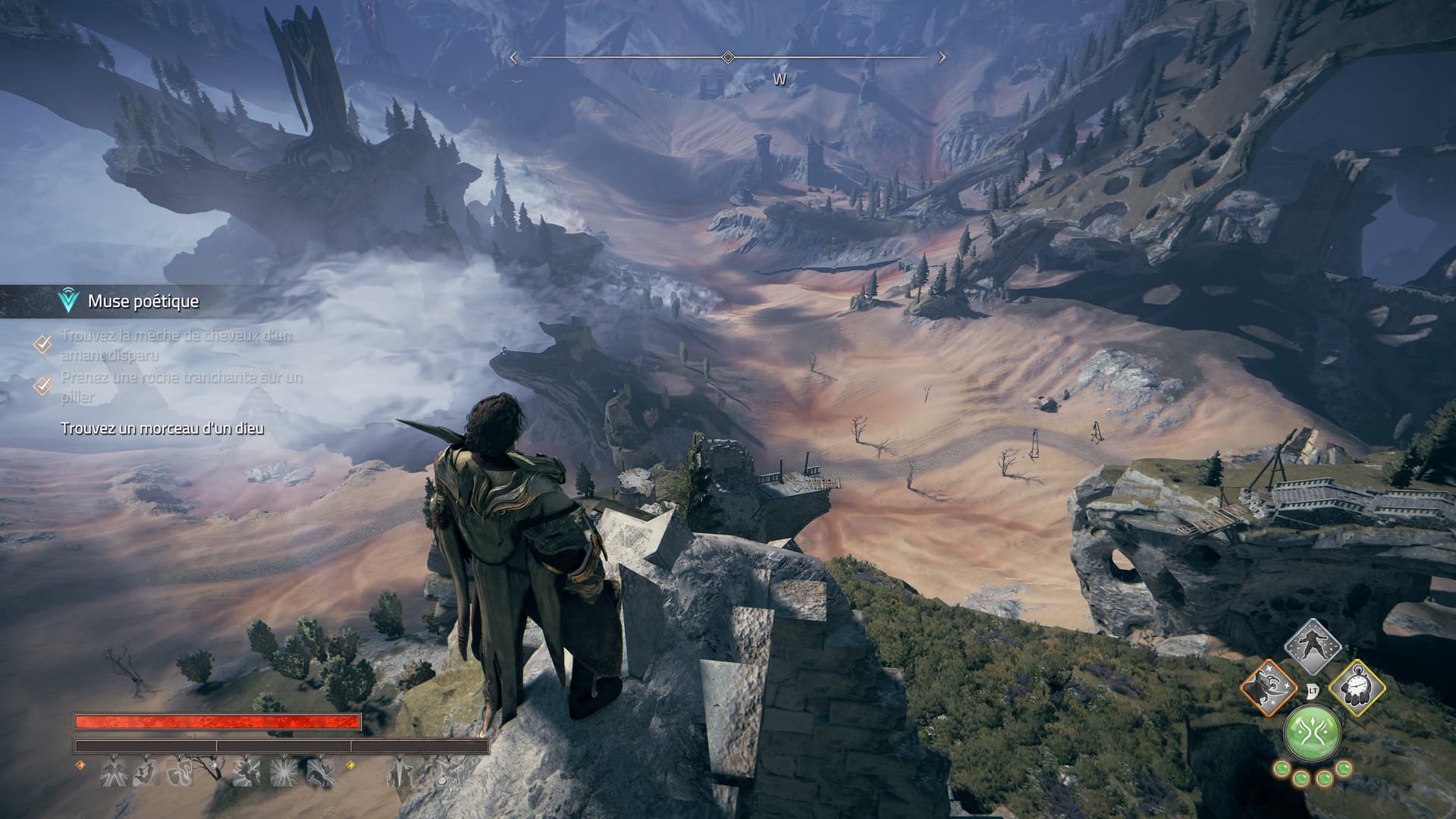Viewport: 1456px width, 819px height.
Task: Trigger the silver-framed standing figure ability
Action: [x=1312, y=646]
